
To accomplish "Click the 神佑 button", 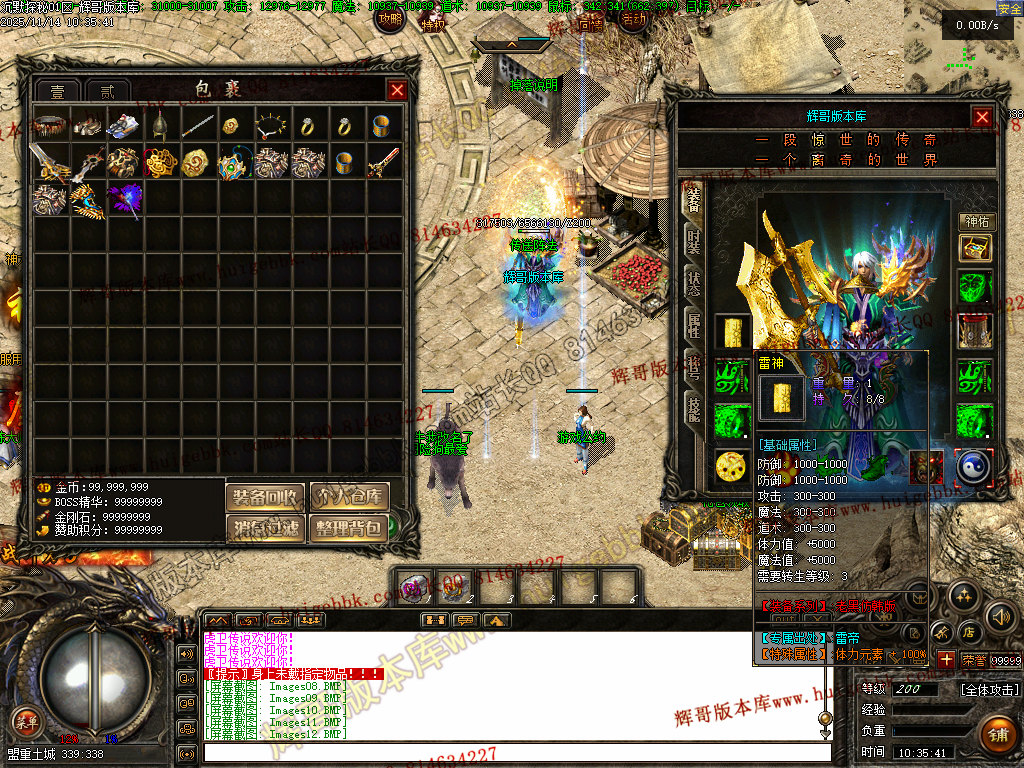I will click(975, 222).
